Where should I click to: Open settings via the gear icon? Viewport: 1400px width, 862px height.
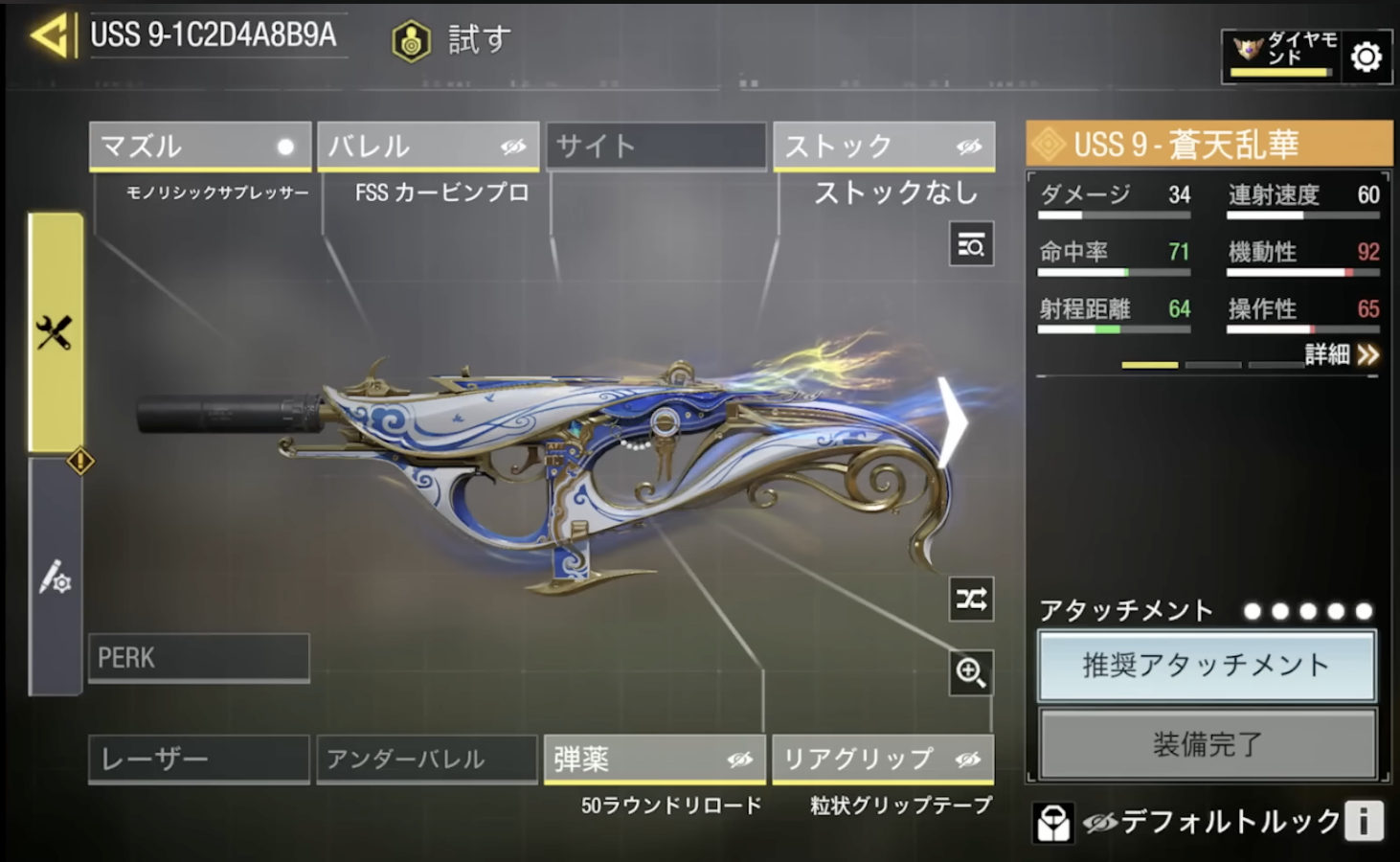[x=1366, y=57]
